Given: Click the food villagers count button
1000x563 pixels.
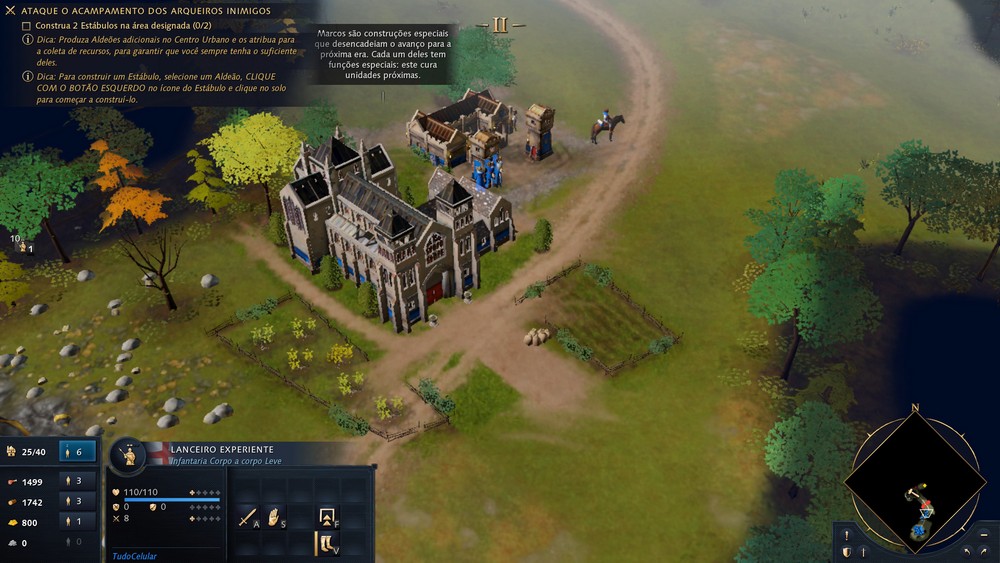Looking at the screenshot, I should click(78, 481).
